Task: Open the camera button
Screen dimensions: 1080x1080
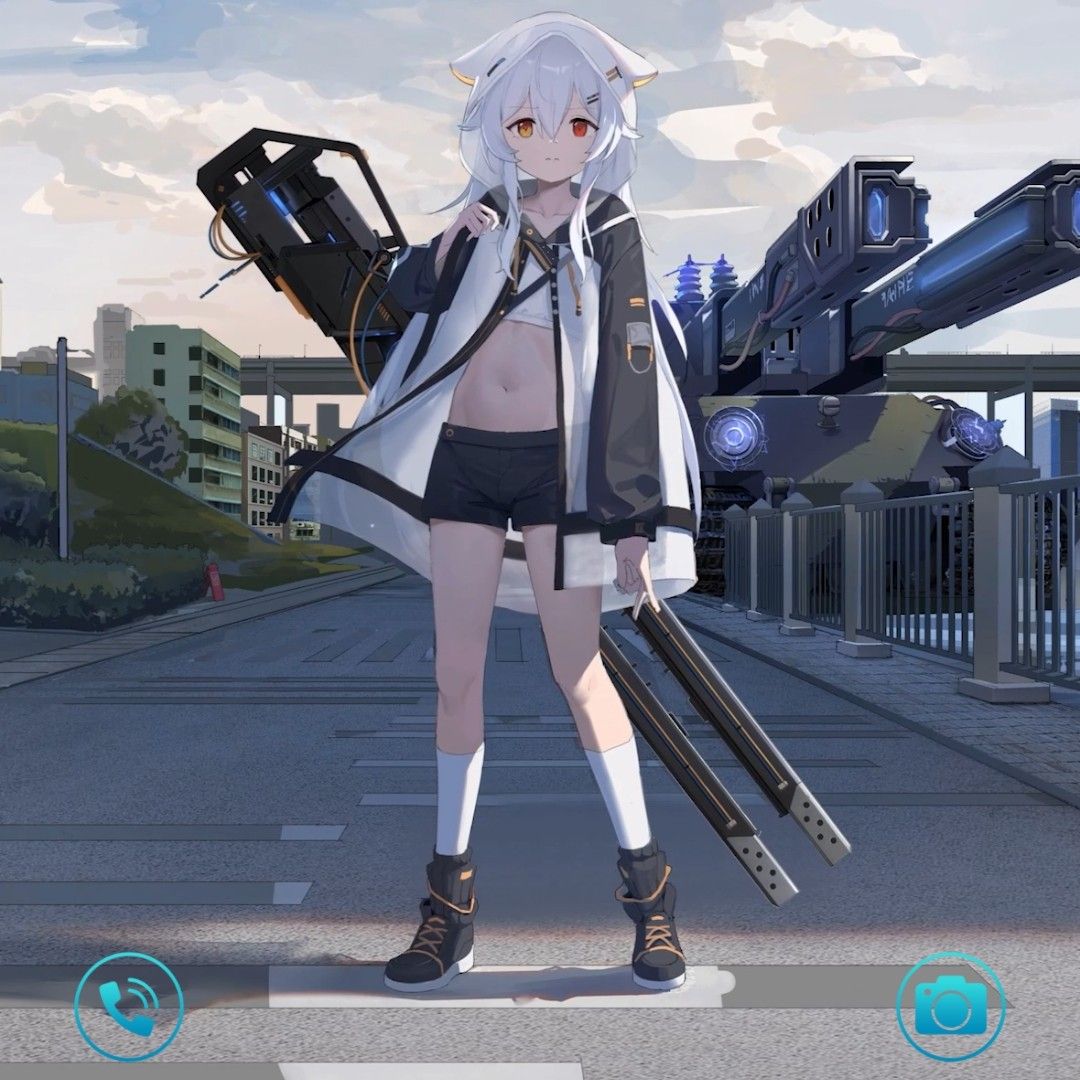Action: click(950, 1006)
